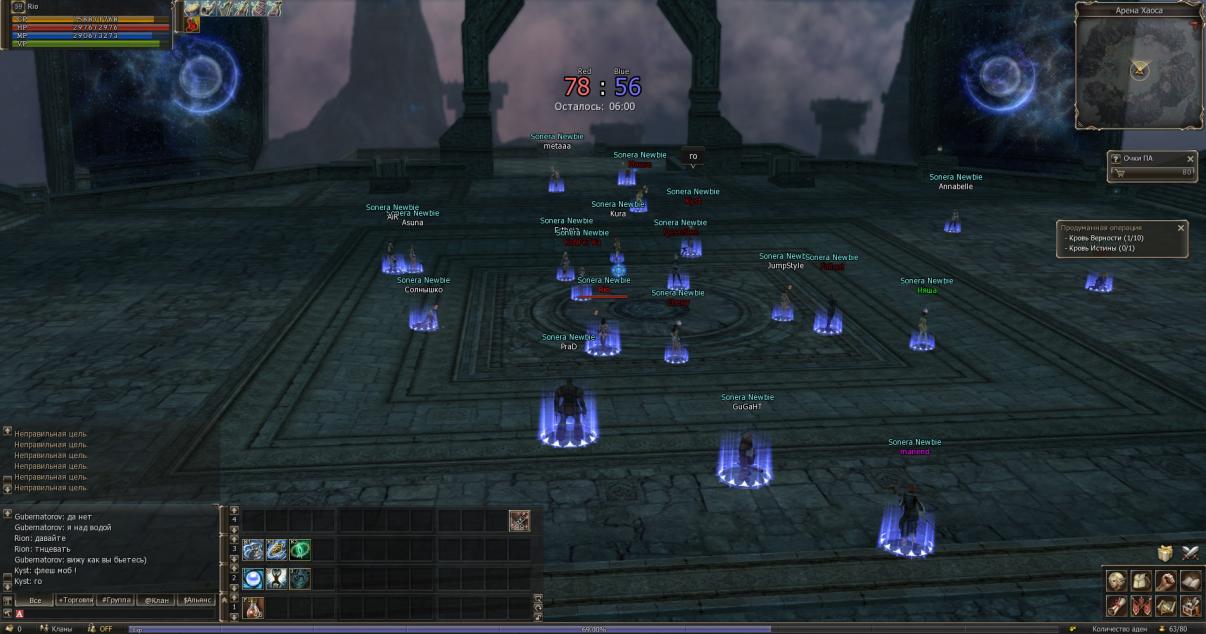Open the map parchment icon
Screen dimensions: 1206x634
pos(1165,605)
